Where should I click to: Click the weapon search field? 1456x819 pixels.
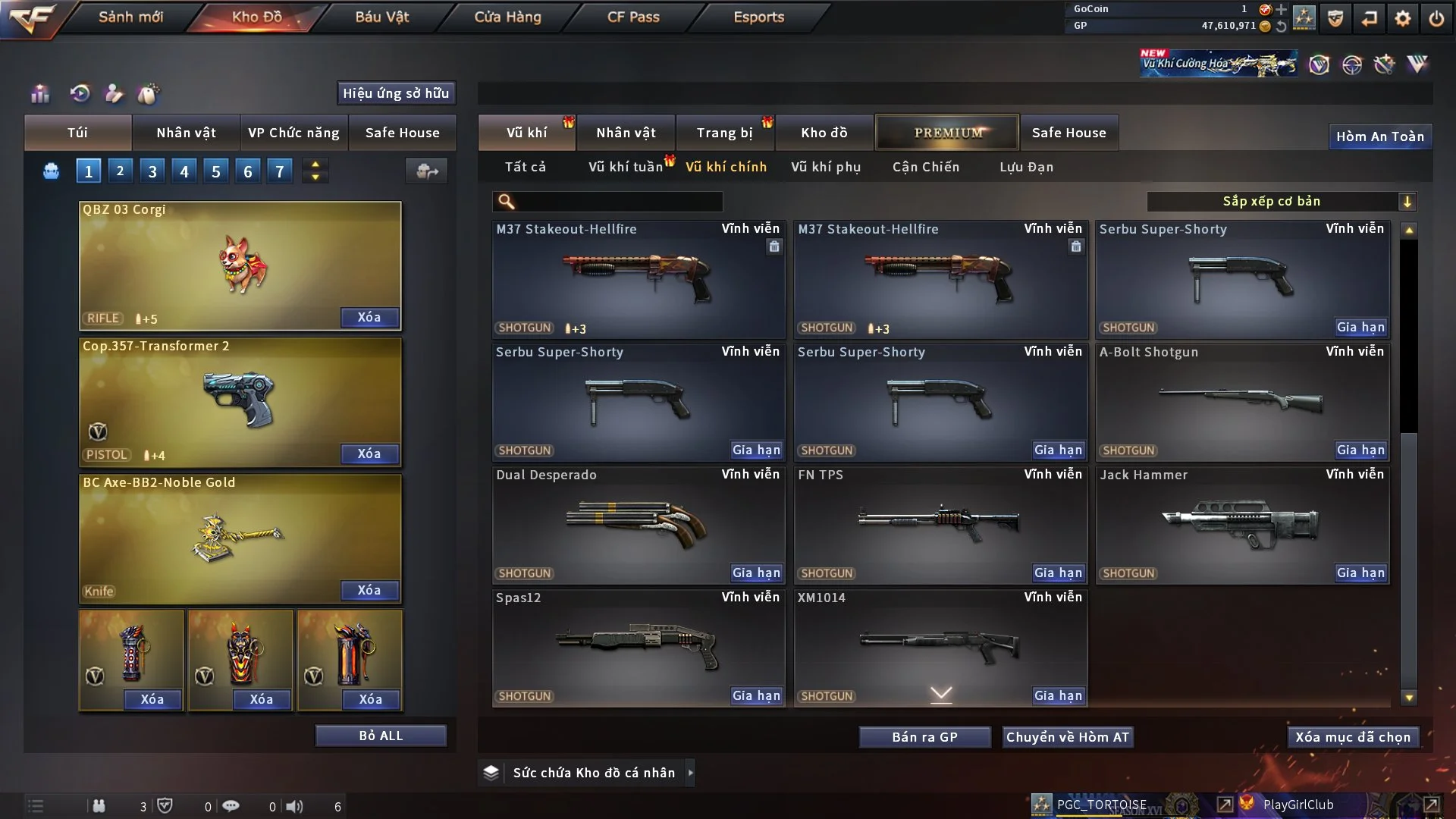(618, 202)
